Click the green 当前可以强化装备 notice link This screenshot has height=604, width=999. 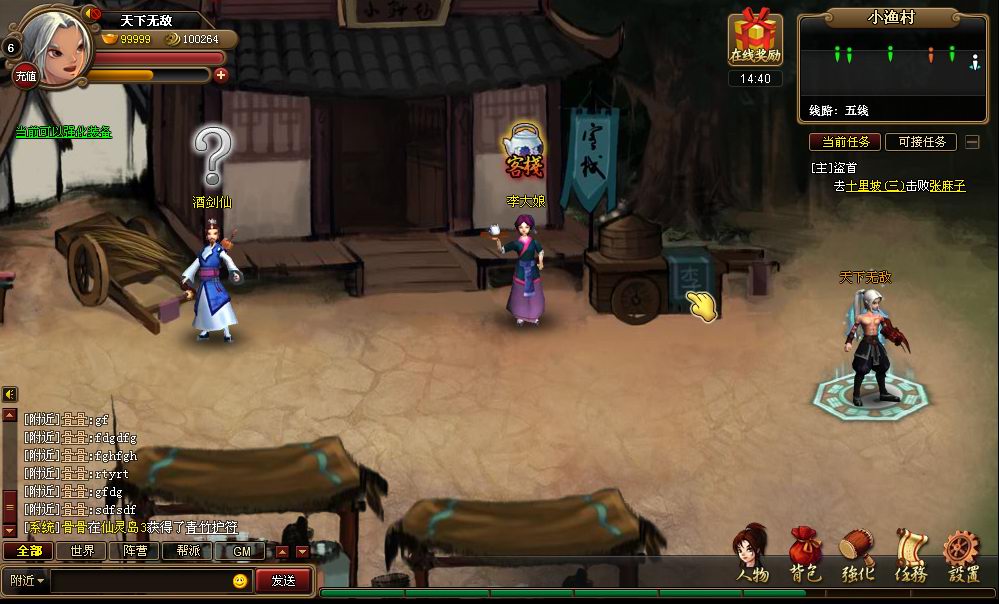(x=63, y=131)
